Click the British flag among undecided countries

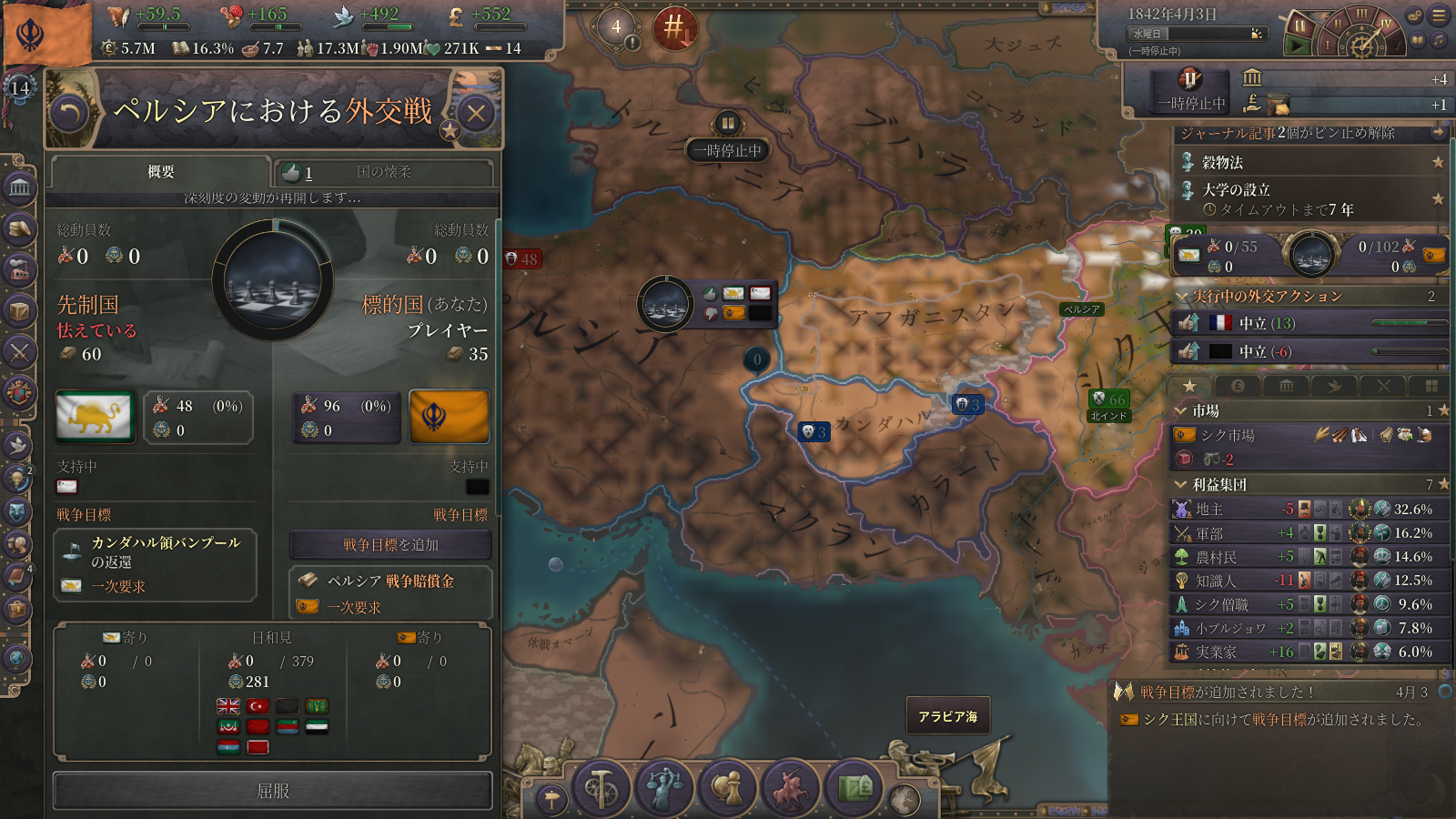(227, 706)
